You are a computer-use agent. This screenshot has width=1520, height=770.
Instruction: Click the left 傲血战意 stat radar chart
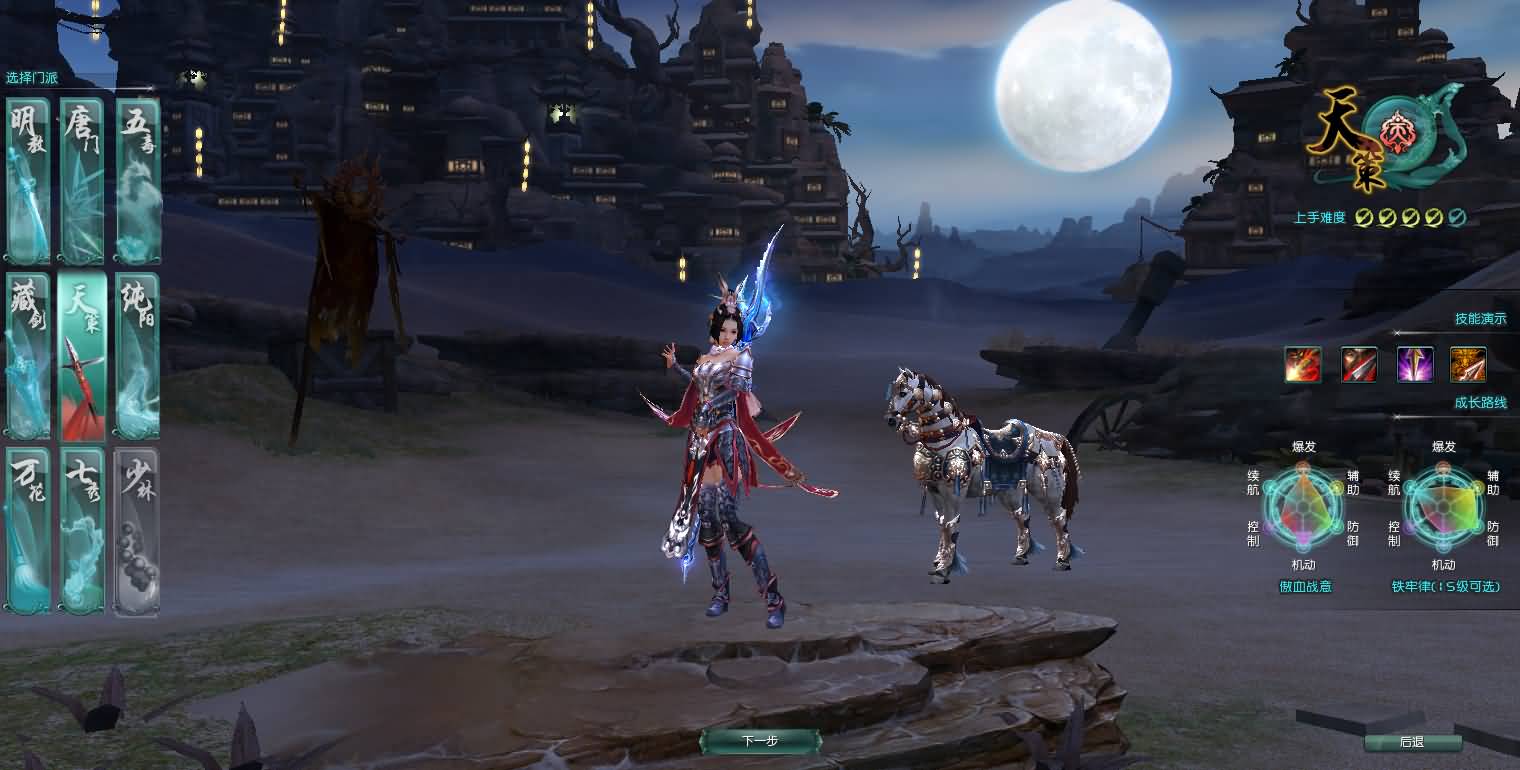coord(1304,508)
